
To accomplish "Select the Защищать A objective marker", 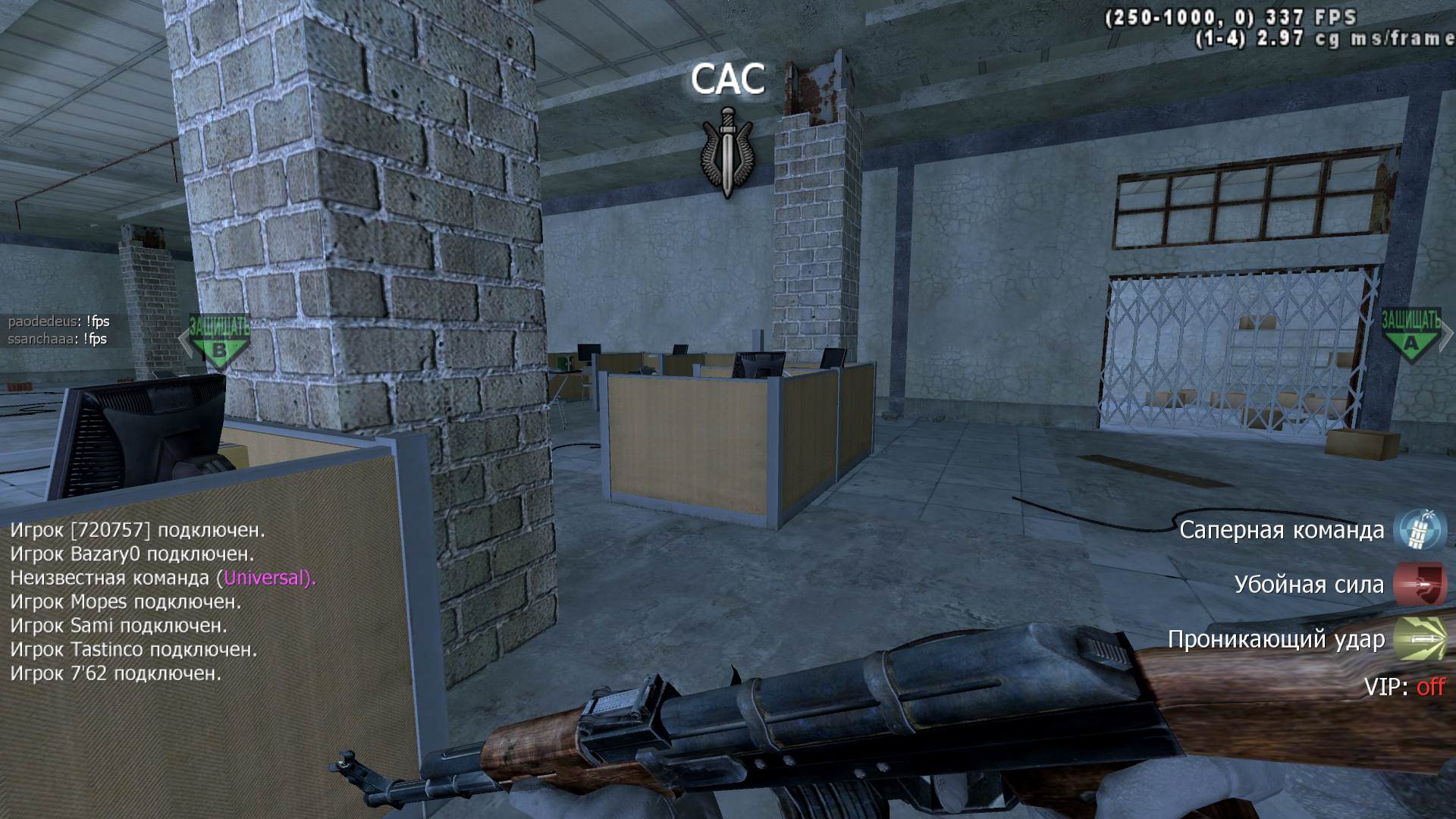I will (x=1410, y=334).
